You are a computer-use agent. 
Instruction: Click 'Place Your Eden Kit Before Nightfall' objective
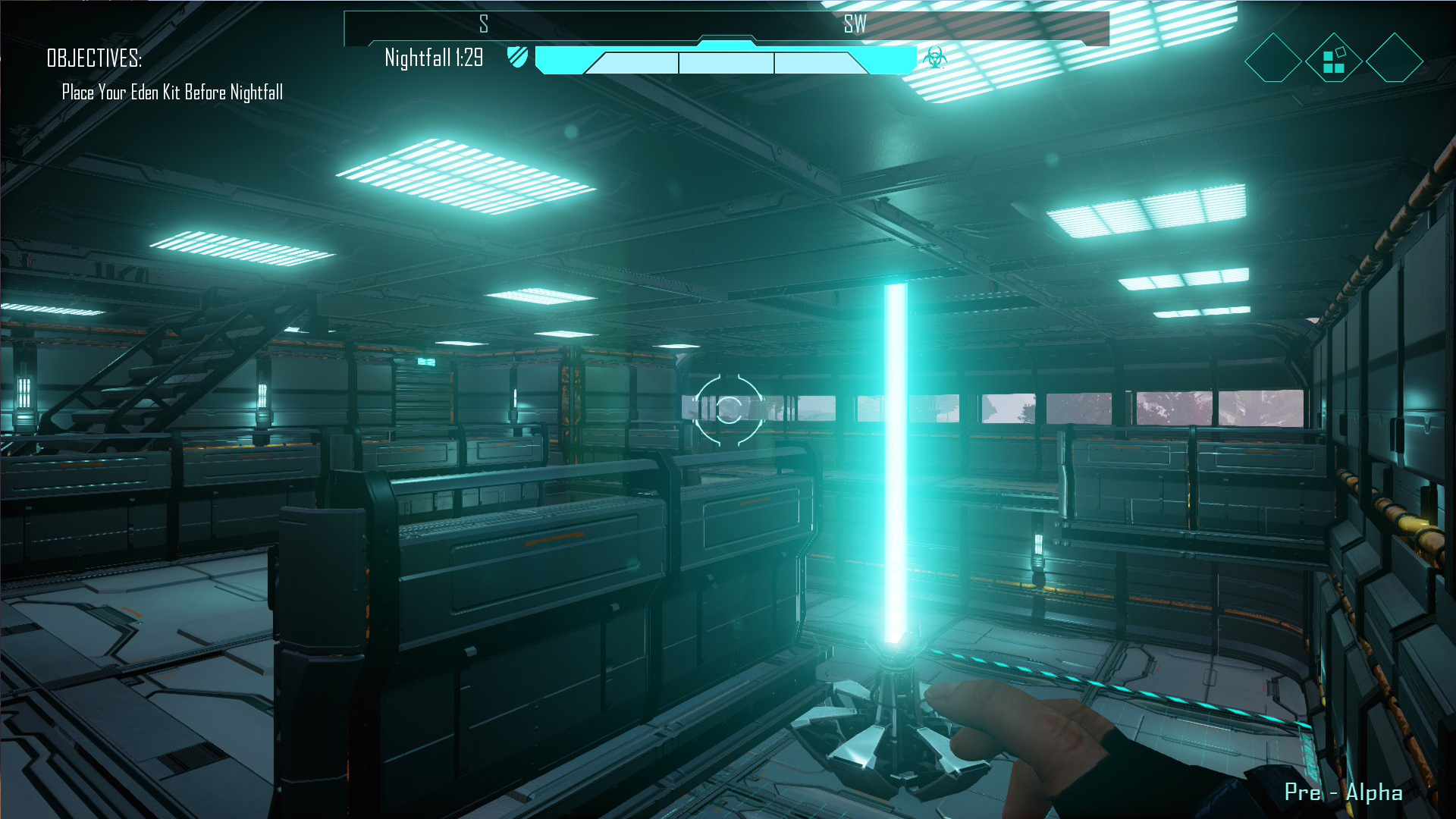172,93
